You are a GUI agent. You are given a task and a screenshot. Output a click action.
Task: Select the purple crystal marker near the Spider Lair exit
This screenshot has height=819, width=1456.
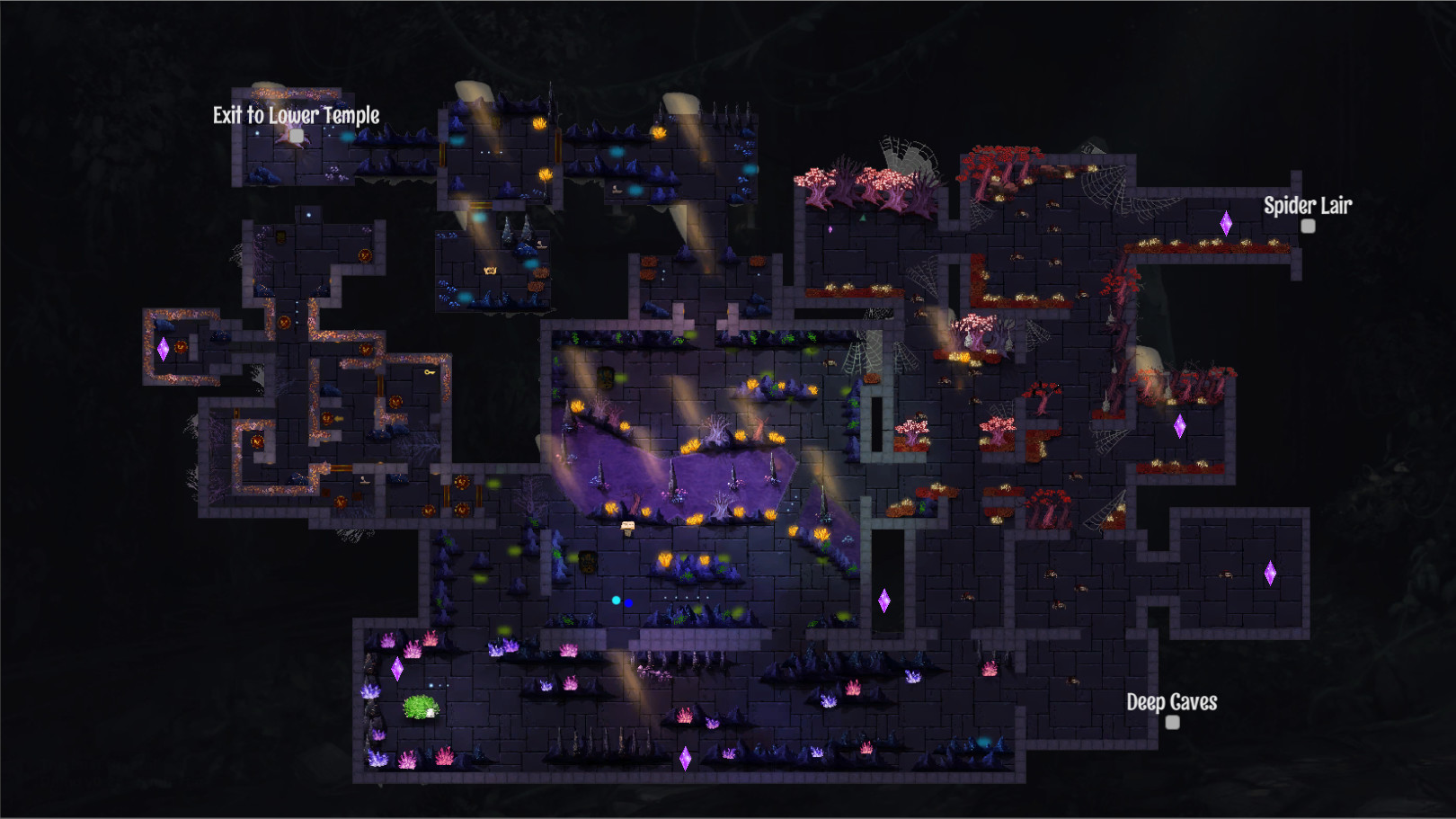(1226, 223)
